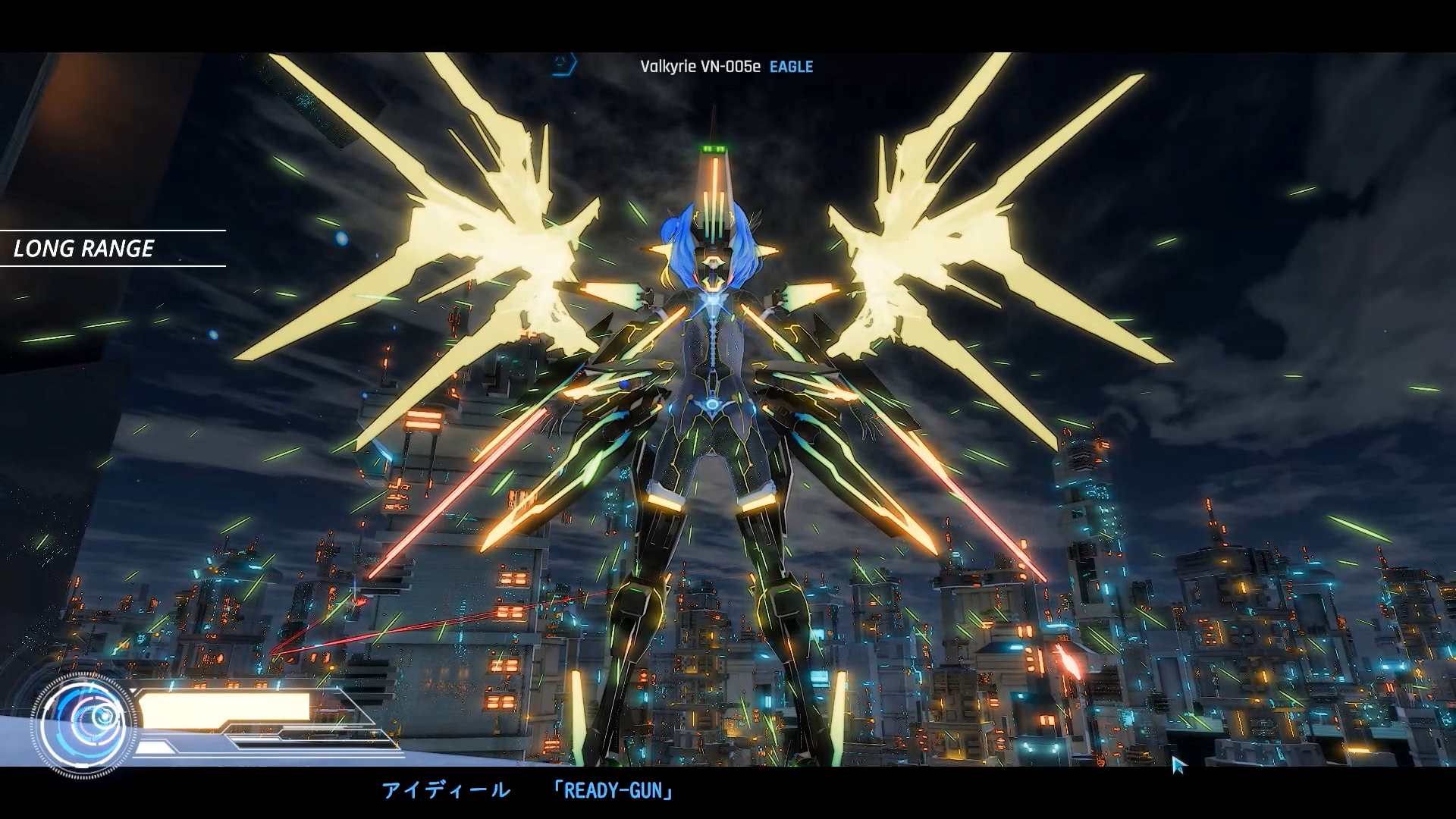Click the blue circular gauge emblem
Screen dimensions: 1456x819
(86, 724)
